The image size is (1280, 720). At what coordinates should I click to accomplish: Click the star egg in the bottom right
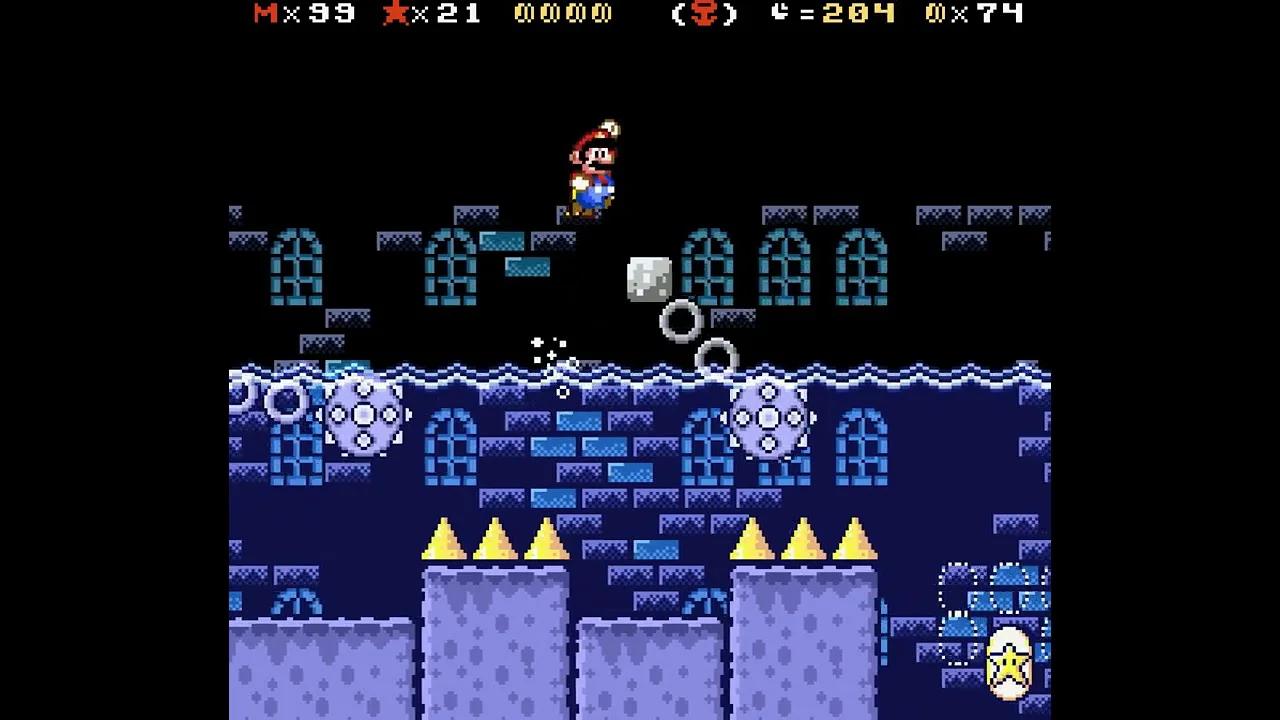point(1009,665)
